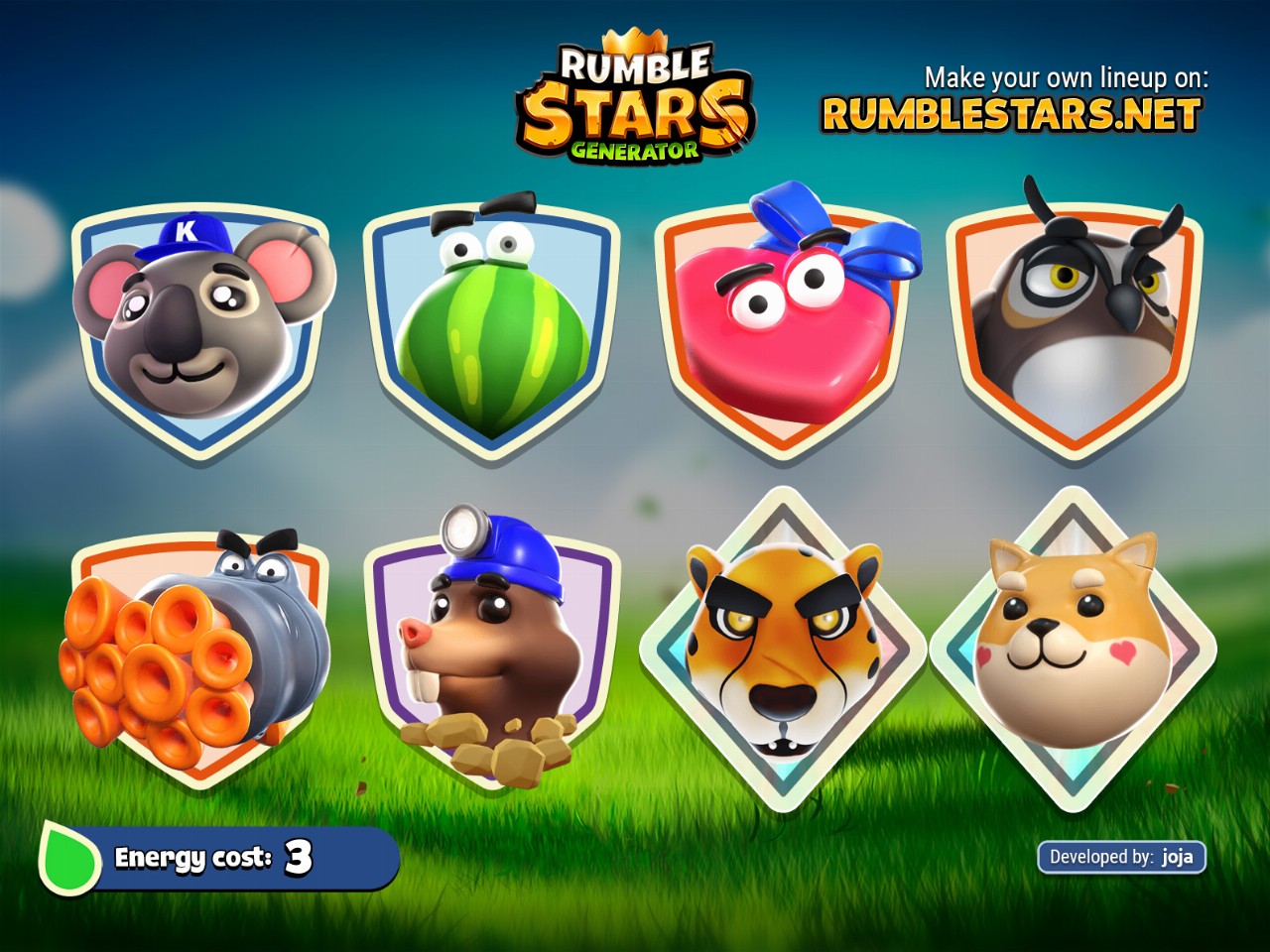Choose the Shiba dog diamond card
This screenshot has height=952, width=1270.
(x=1072, y=650)
